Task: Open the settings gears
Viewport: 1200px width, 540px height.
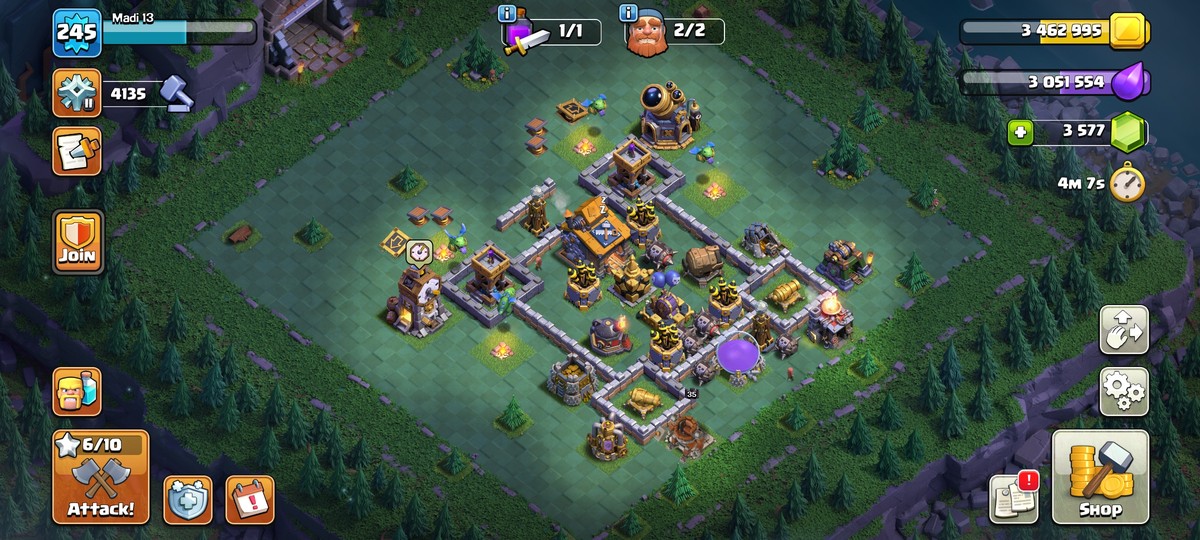Action: point(1124,391)
